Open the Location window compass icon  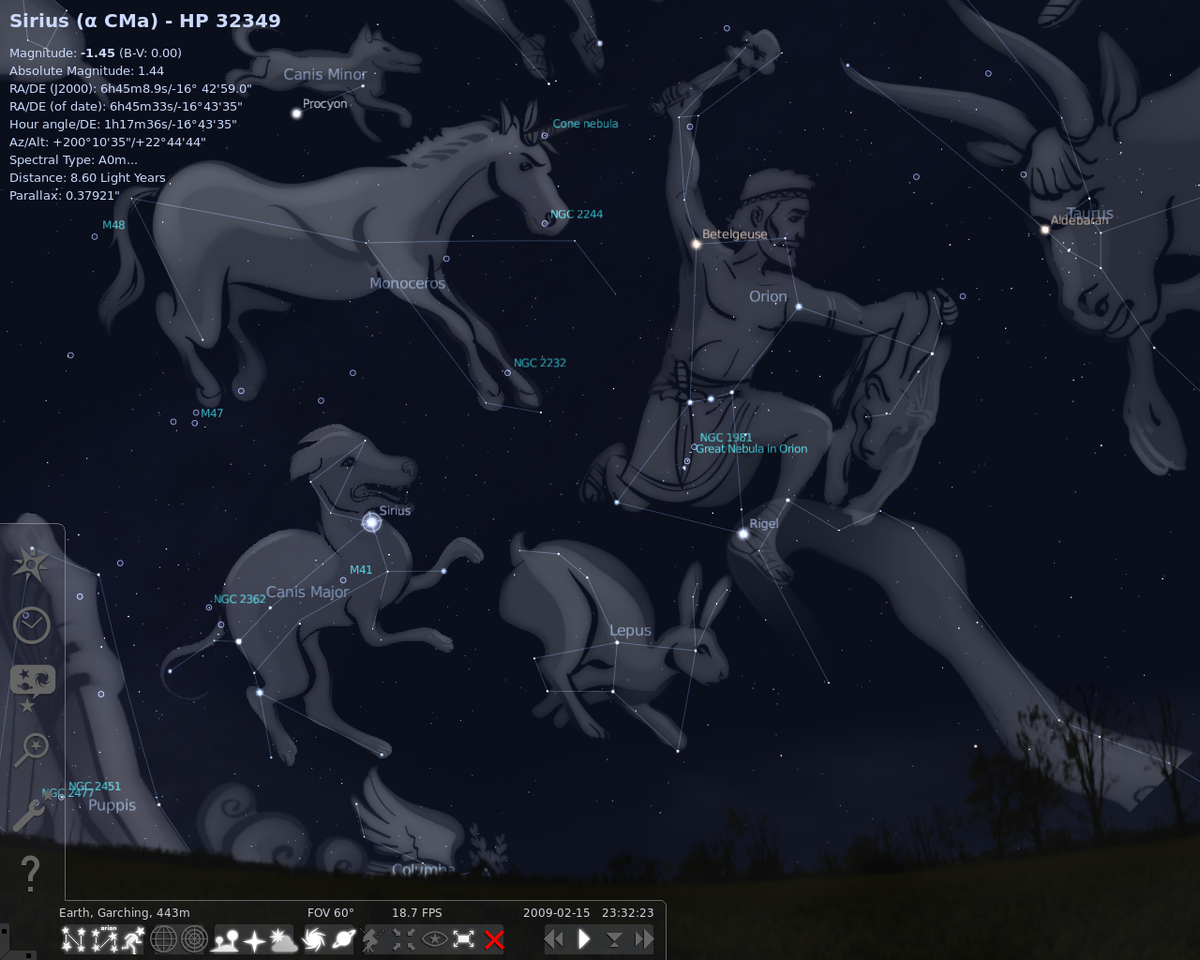pyautogui.click(x=31, y=564)
